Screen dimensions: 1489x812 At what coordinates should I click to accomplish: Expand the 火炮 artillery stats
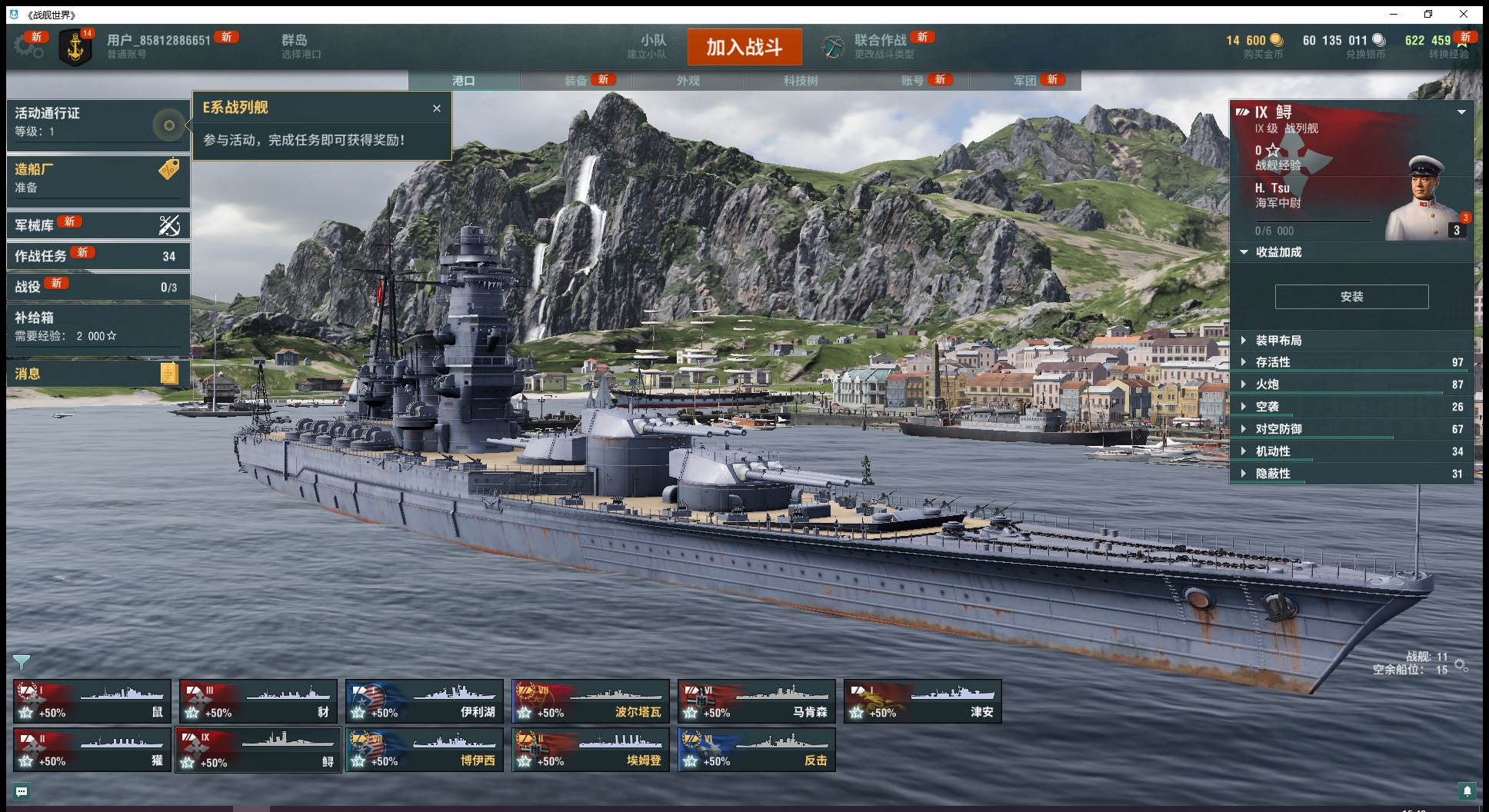click(1267, 384)
